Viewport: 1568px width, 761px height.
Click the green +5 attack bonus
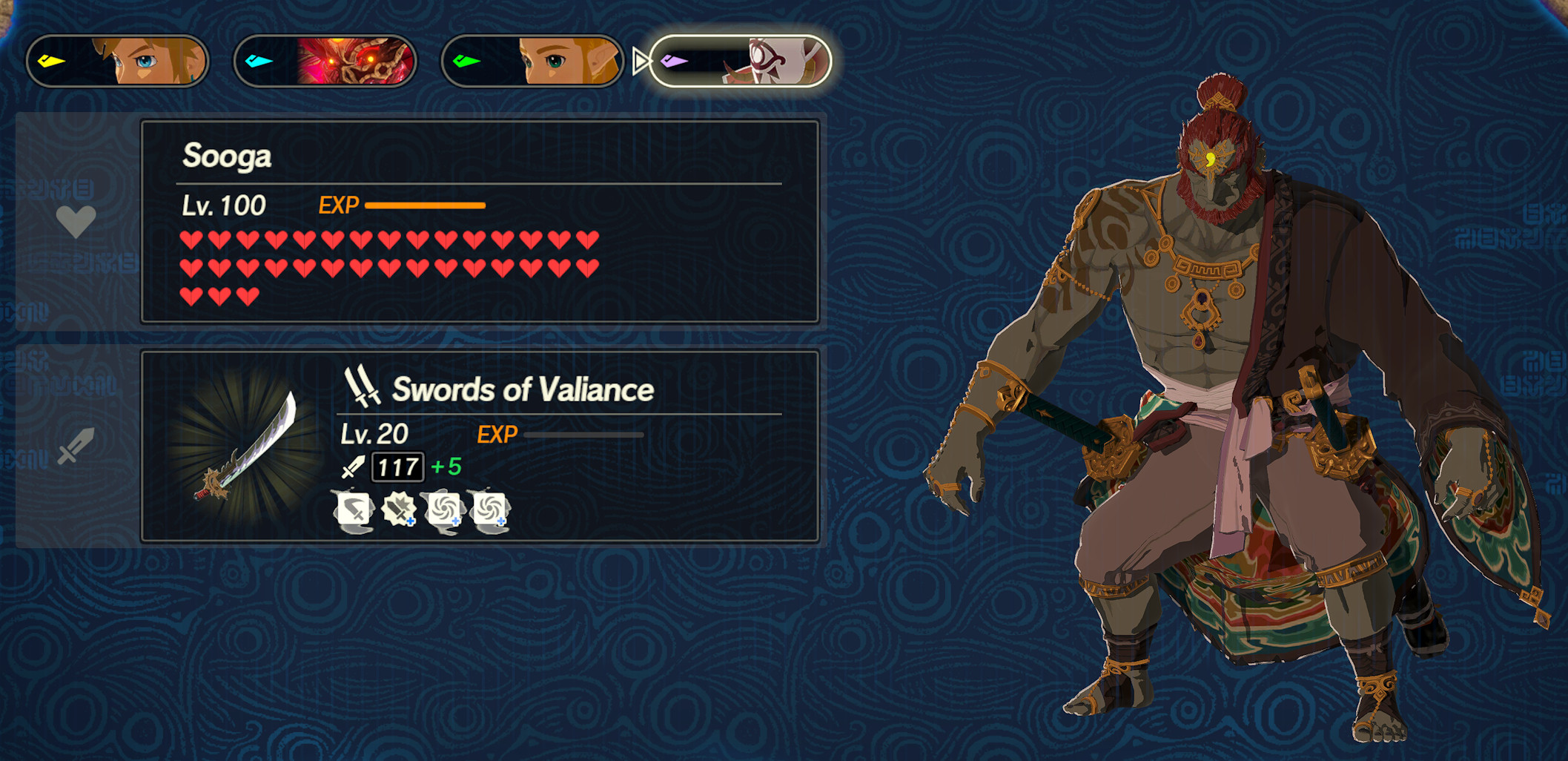(448, 467)
